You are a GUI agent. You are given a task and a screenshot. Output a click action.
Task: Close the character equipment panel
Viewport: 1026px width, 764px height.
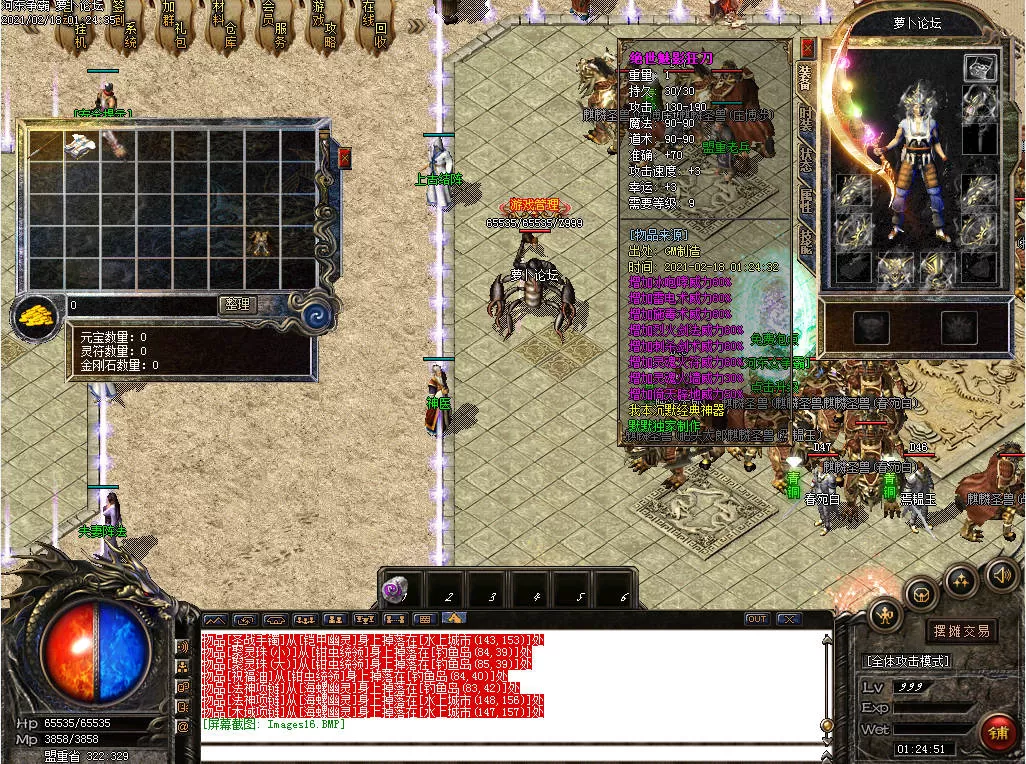(x=808, y=48)
